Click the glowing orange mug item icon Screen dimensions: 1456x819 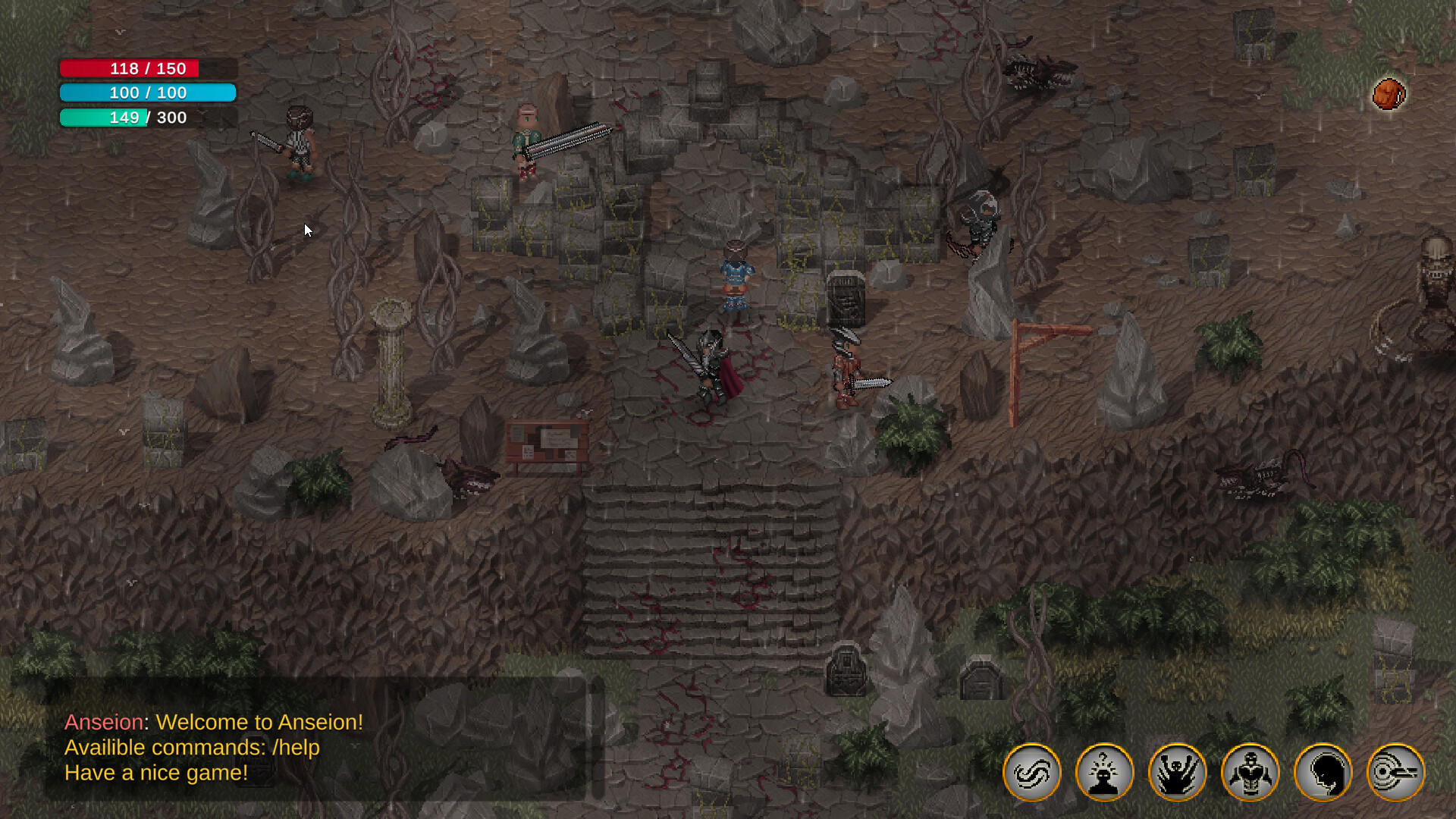pyautogui.click(x=1389, y=93)
